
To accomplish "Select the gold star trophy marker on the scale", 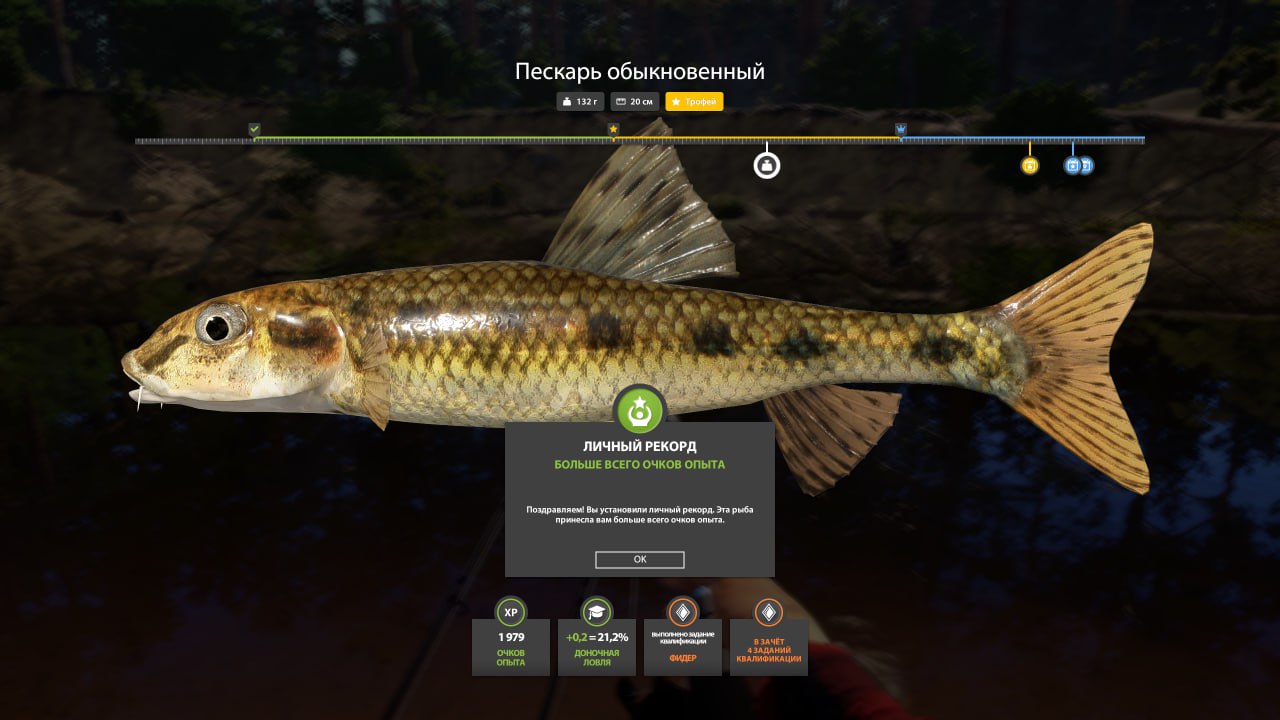I will [613, 130].
